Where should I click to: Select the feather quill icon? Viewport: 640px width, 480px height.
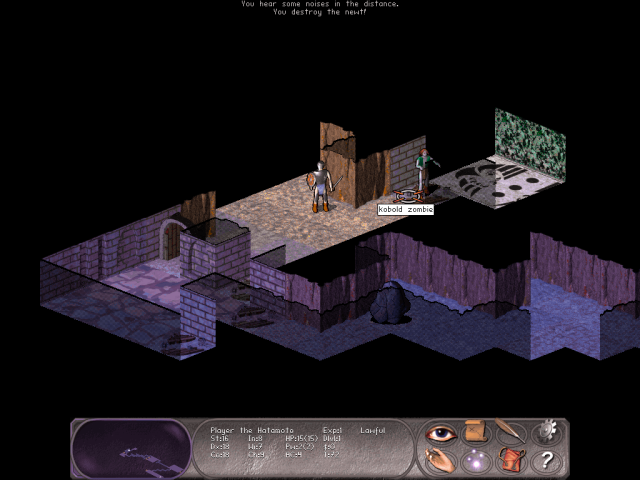click(510, 433)
